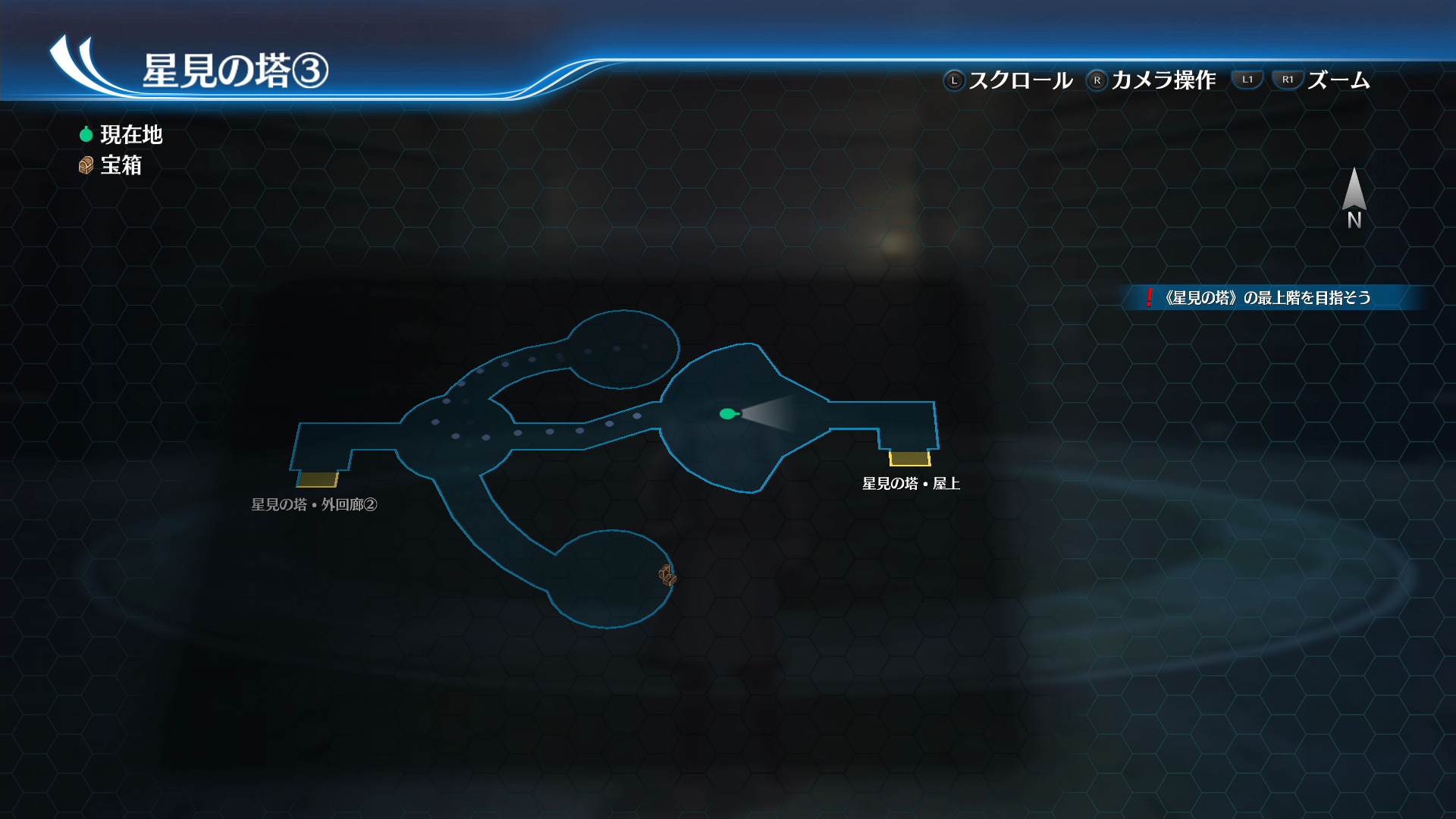The height and width of the screenshot is (819, 1456).
Task: Select the green current-location marker on map
Action: [728, 413]
